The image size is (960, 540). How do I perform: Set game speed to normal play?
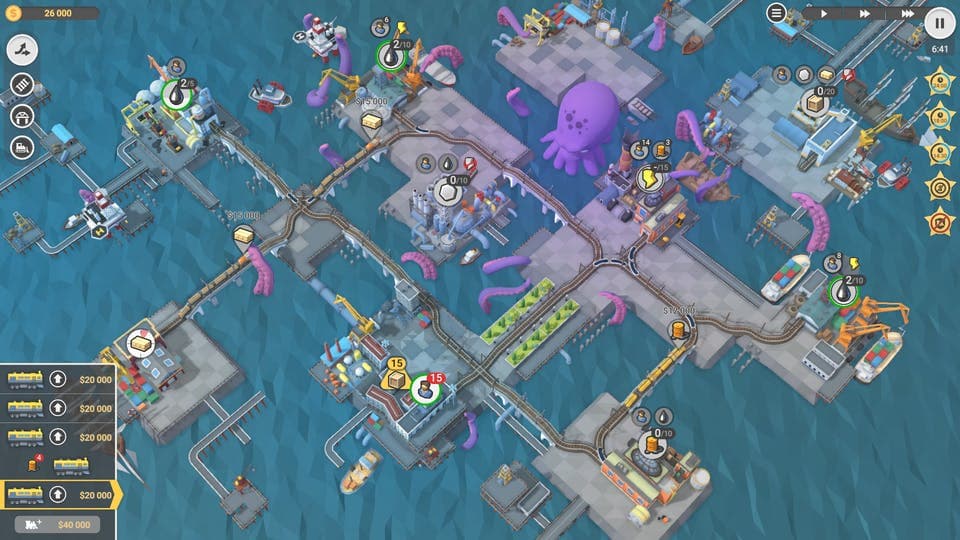pyautogui.click(x=823, y=14)
